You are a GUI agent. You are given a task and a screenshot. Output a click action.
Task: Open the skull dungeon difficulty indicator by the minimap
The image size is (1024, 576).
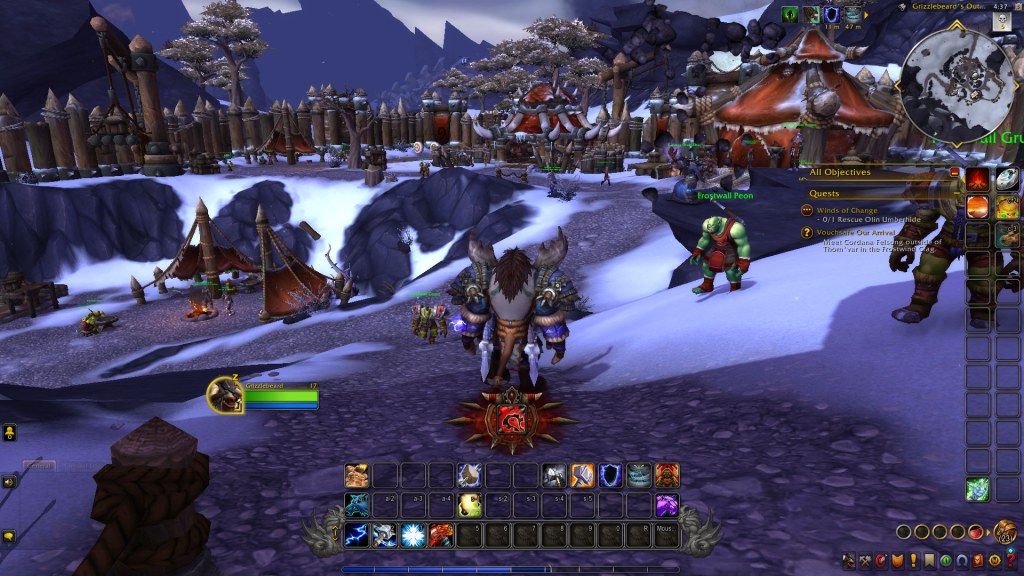coord(1000,22)
